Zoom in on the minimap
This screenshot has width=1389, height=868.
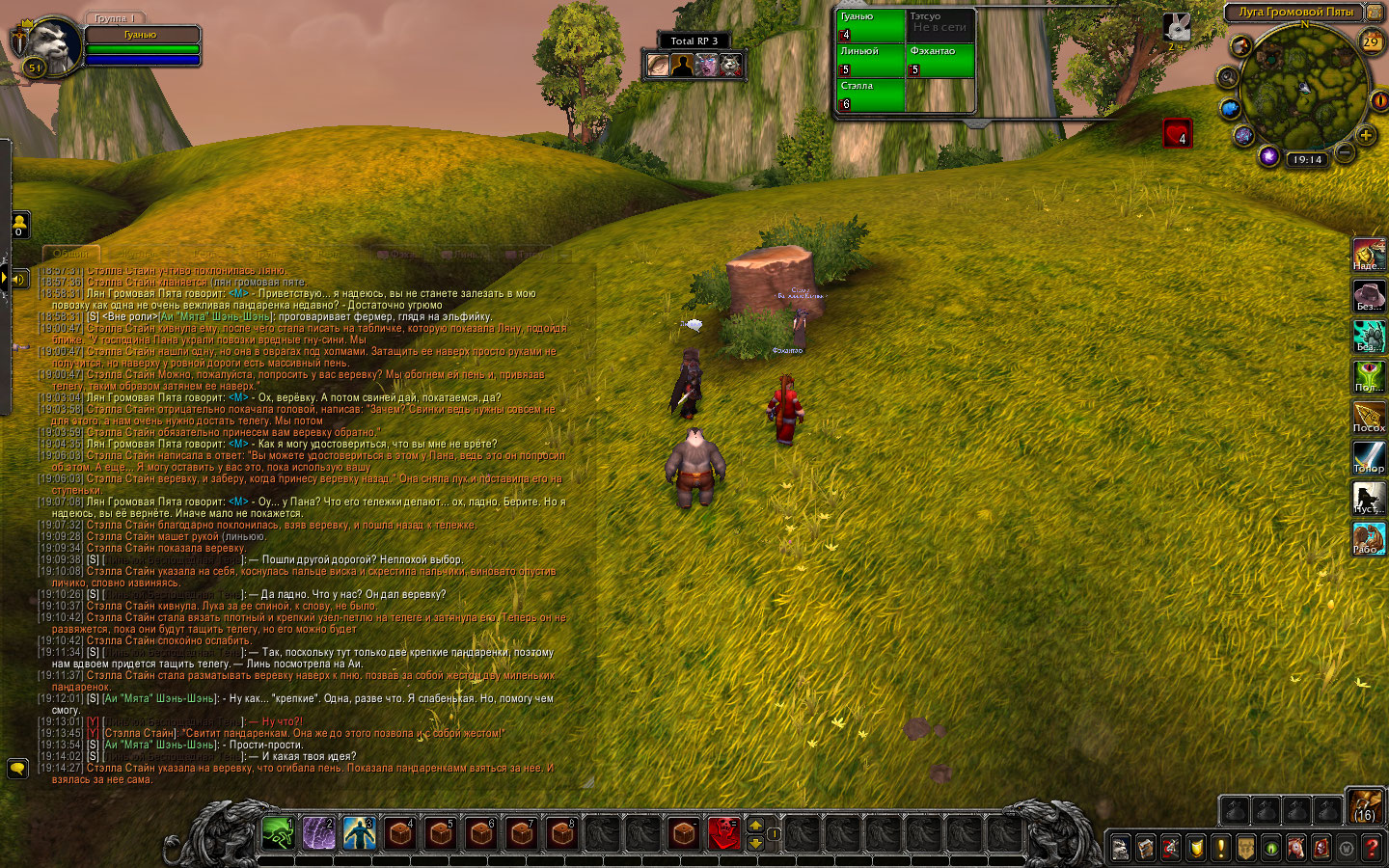click(1366, 136)
